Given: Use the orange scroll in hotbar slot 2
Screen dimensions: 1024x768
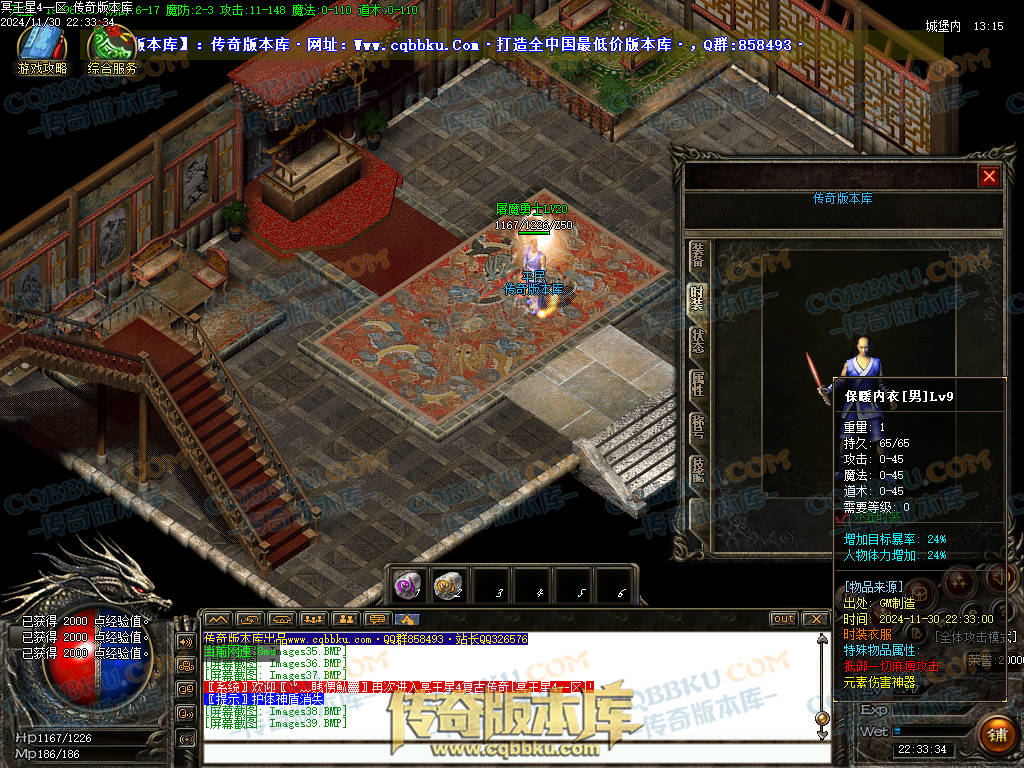Looking at the screenshot, I should [x=446, y=586].
